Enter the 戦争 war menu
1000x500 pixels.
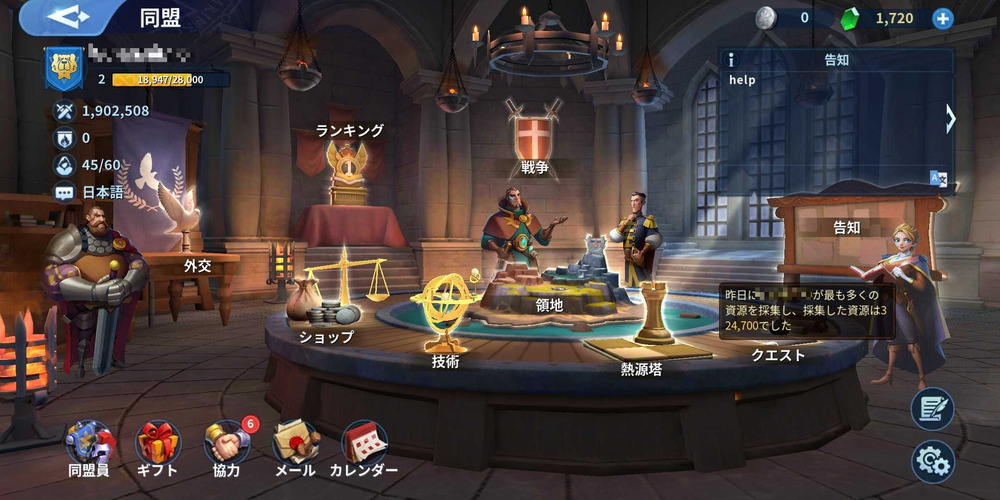pos(534,140)
